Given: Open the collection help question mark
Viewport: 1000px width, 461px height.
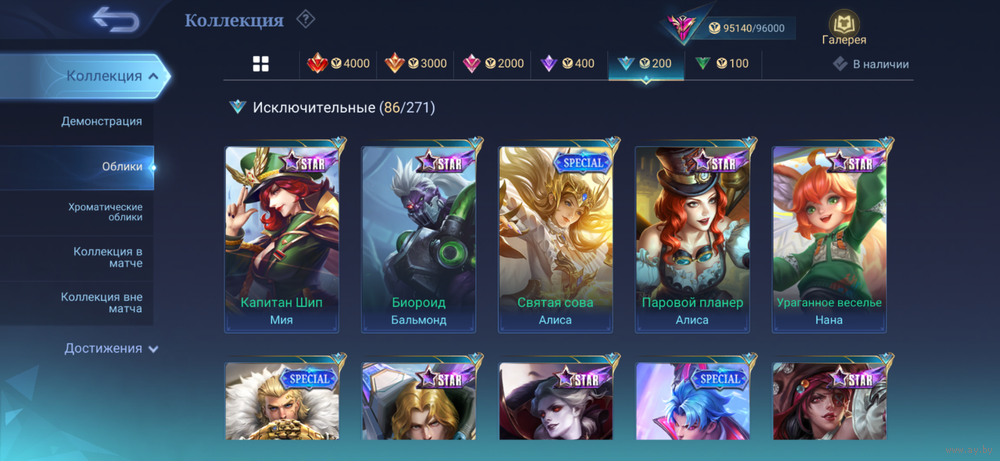Looking at the screenshot, I should (x=306, y=19).
